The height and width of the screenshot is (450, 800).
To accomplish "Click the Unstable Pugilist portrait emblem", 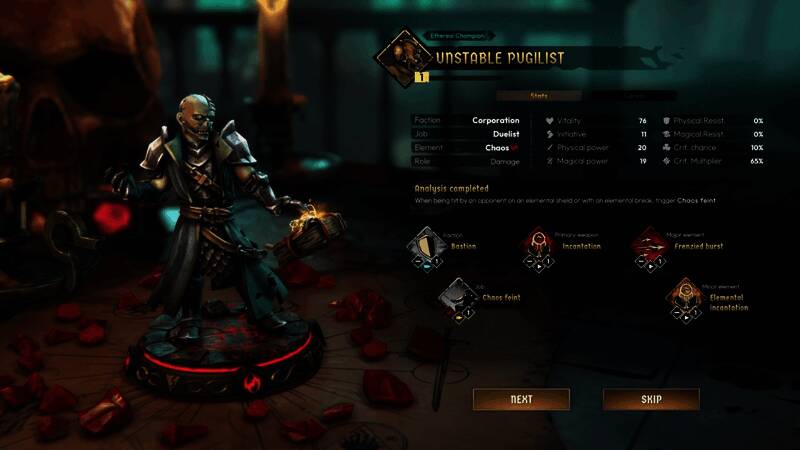I will click(400, 56).
